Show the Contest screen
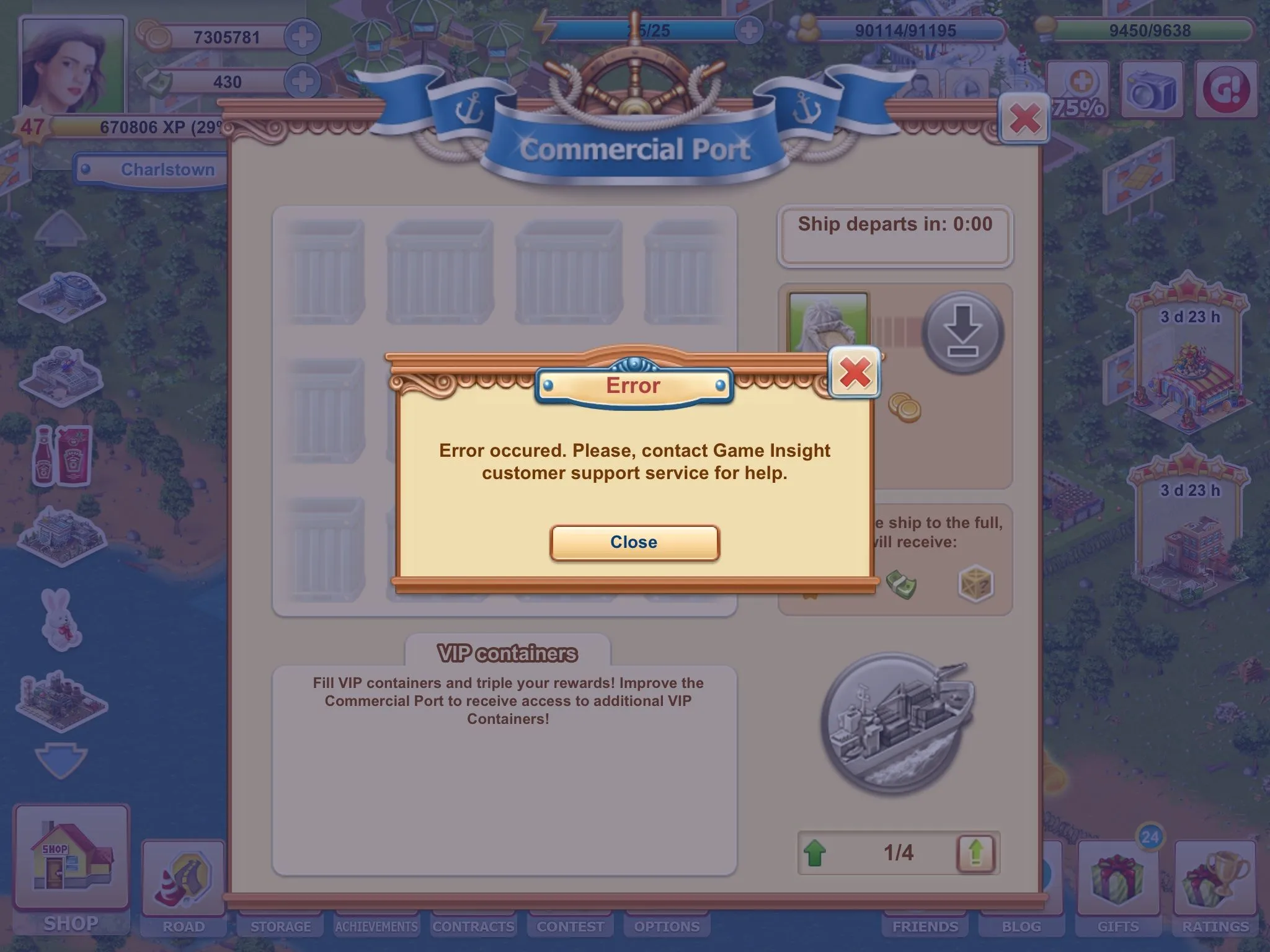The image size is (1270, 952). pyautogui.click(x=570, y=926)
